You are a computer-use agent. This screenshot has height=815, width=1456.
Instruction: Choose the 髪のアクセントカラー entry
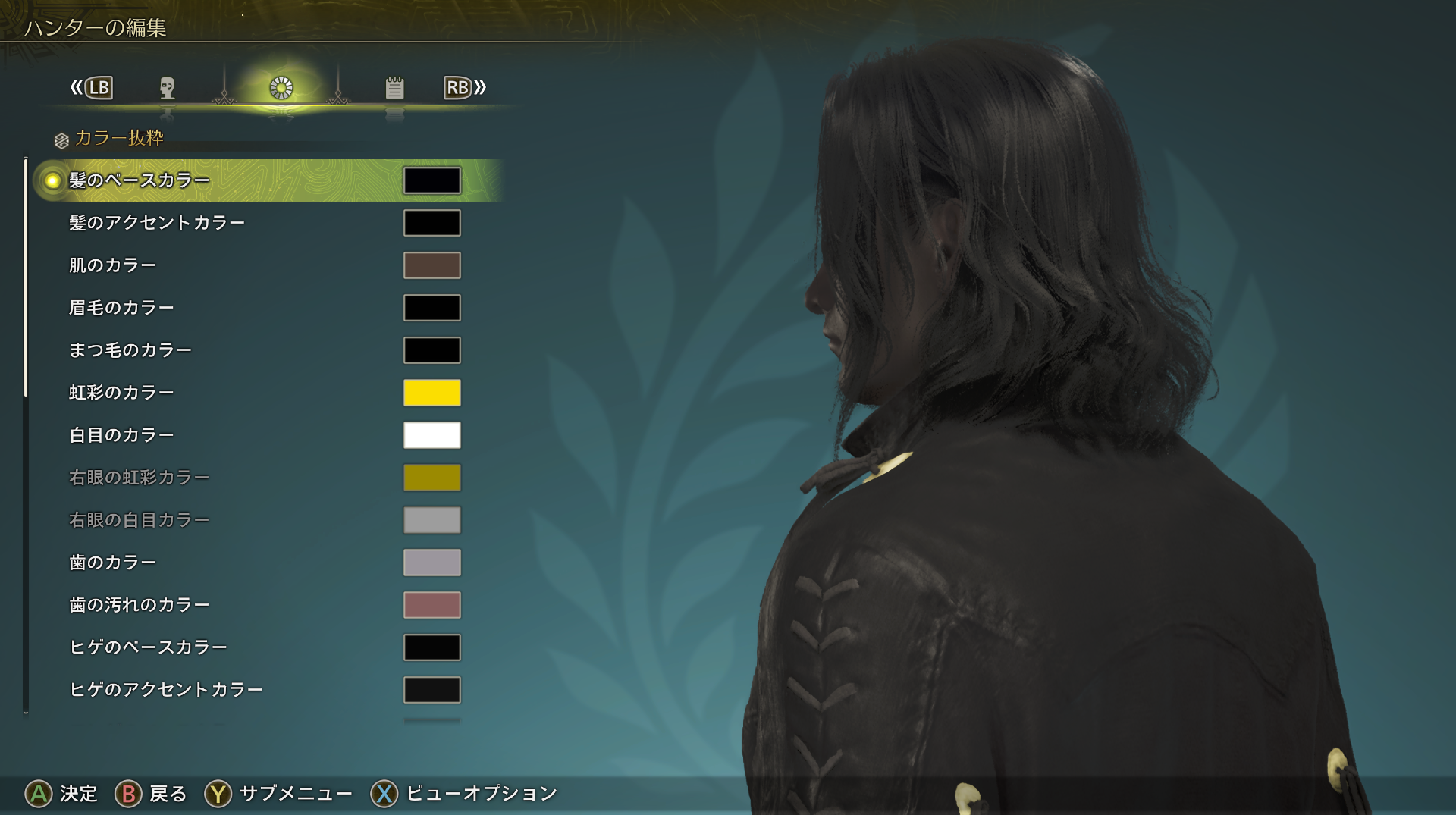tap(157, 223)
